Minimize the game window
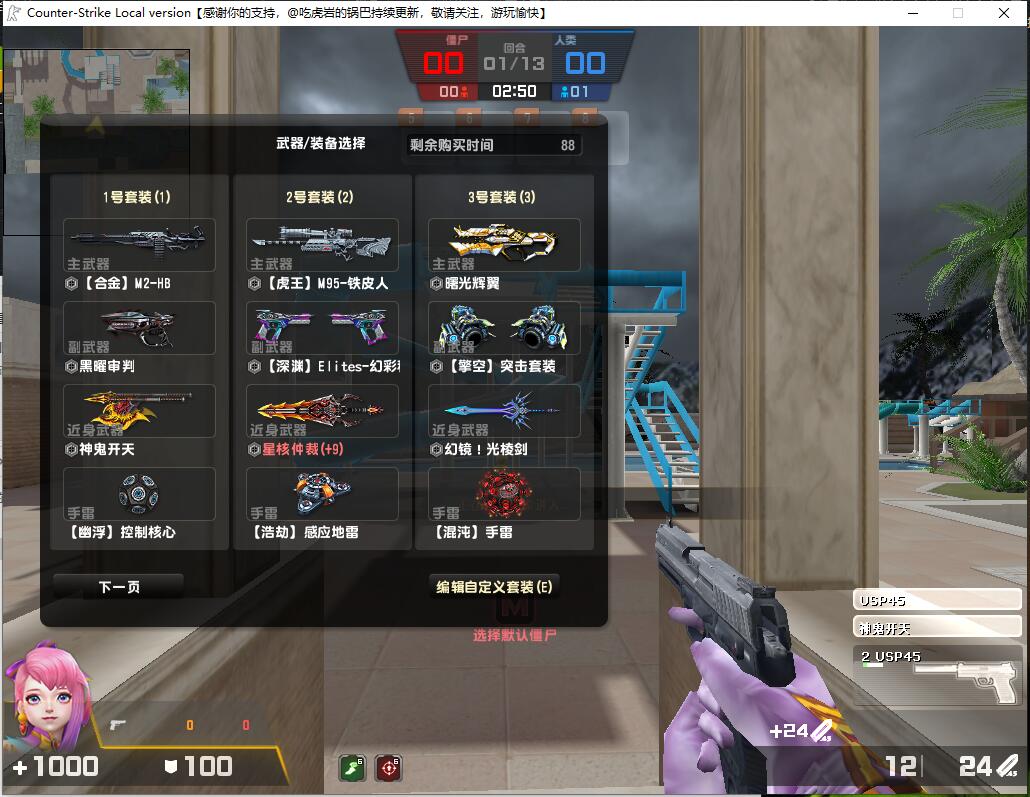This screenshot has width=1030, height=797. (912, 13)
